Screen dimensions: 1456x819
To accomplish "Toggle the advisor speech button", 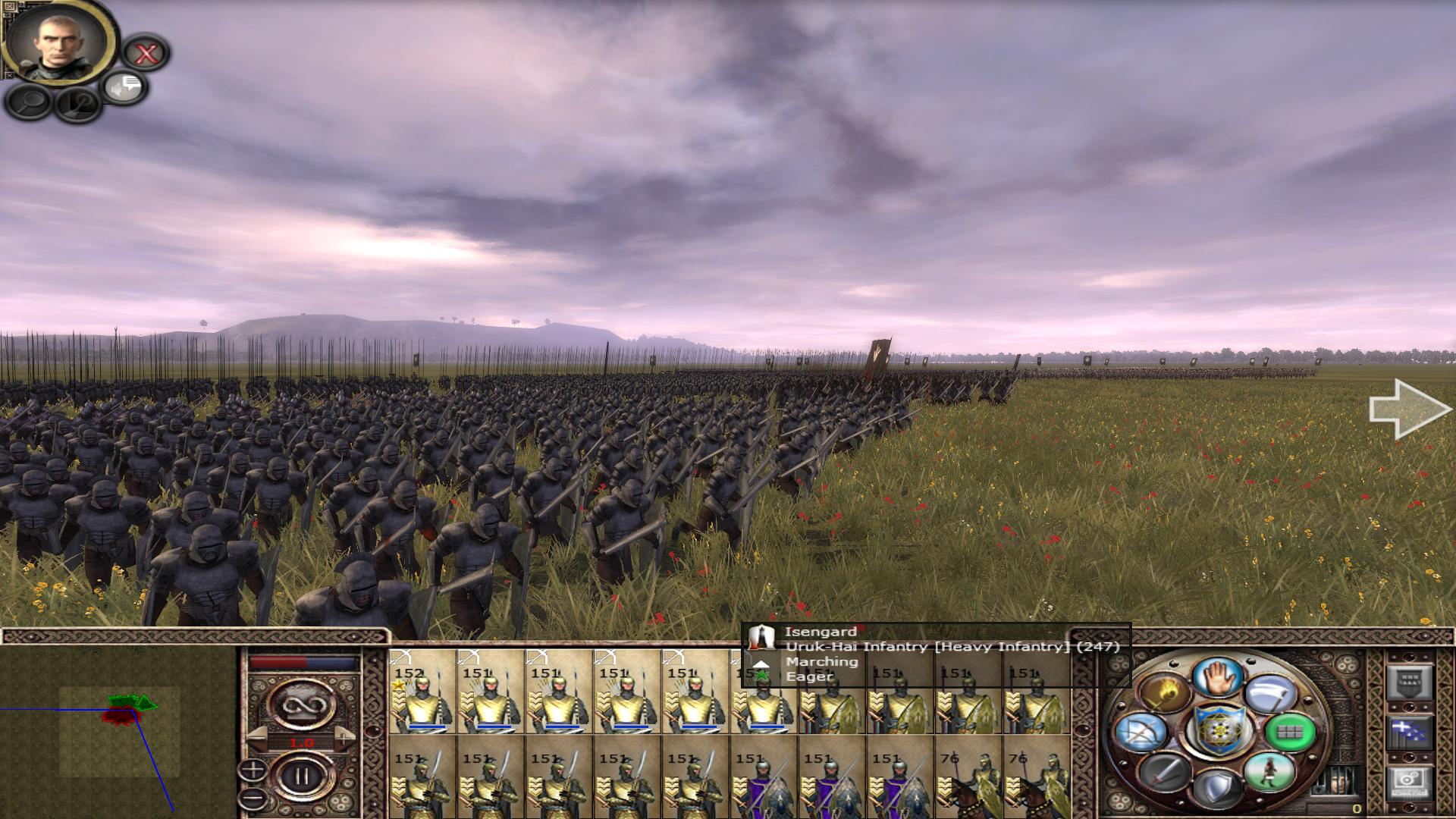I will (125, 88).
